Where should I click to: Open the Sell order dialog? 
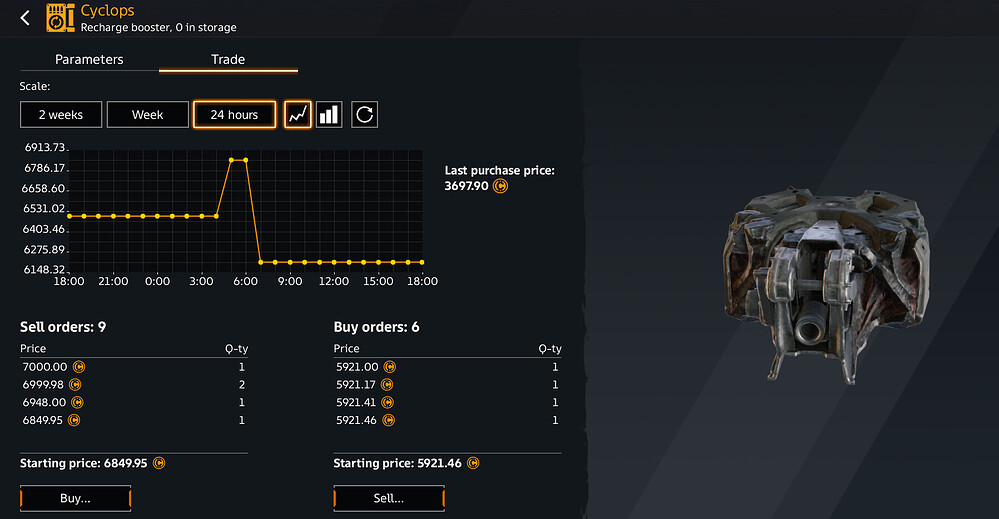(x=388, y=498)
